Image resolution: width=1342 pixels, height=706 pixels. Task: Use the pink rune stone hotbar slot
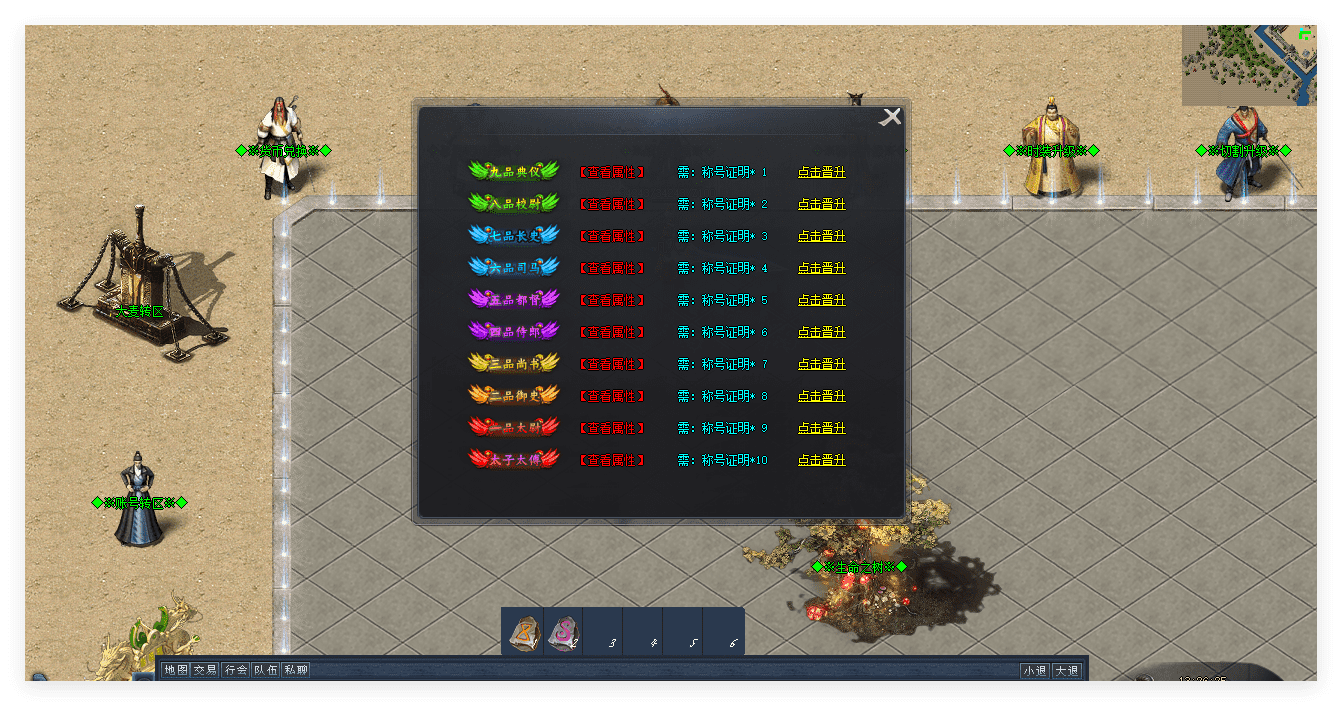point(563,632)
